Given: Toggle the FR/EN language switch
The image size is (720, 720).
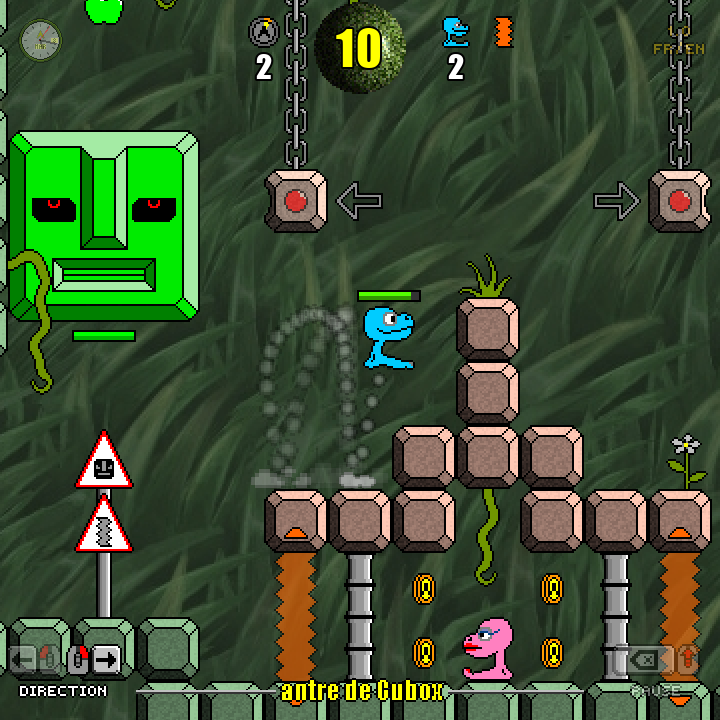Looking at the screenshot, I should click(679, 45).
